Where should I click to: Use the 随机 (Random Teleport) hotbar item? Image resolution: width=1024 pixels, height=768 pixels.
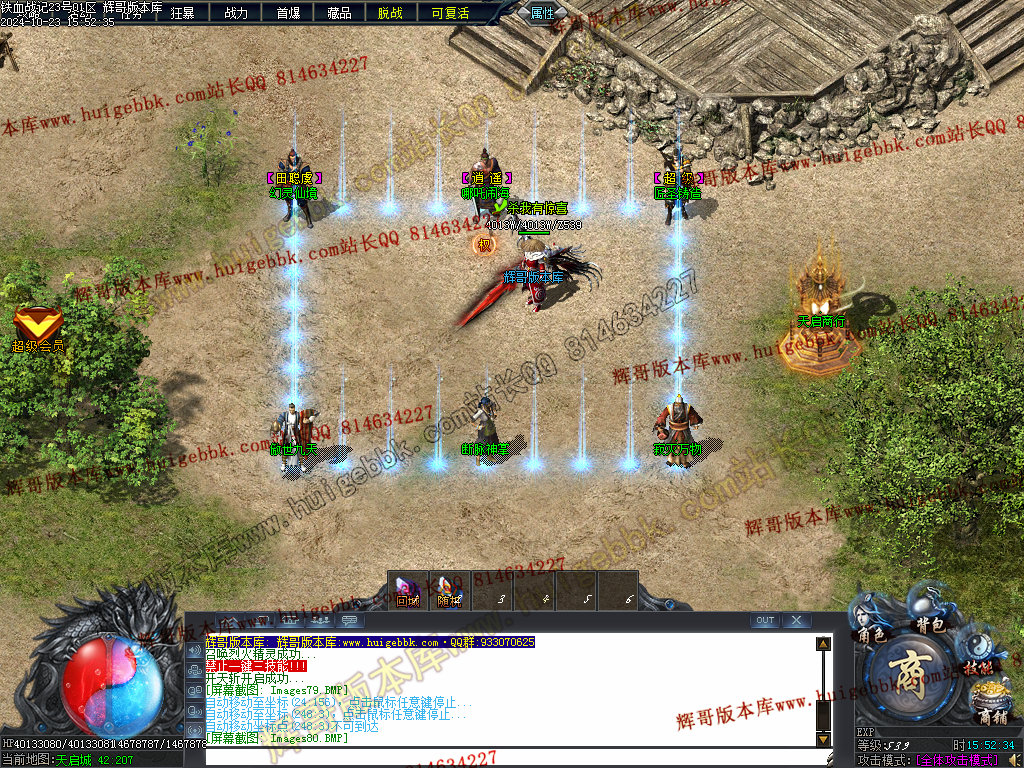(x=449, y=591)
